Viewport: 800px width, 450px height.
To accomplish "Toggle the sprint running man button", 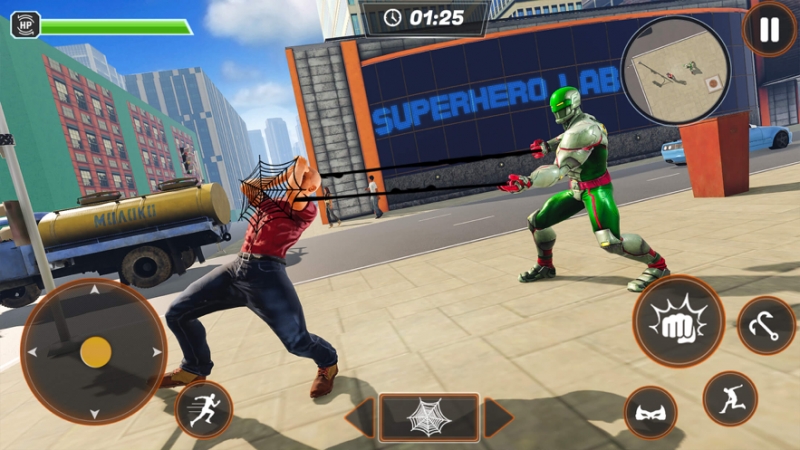I will [204, 409].
